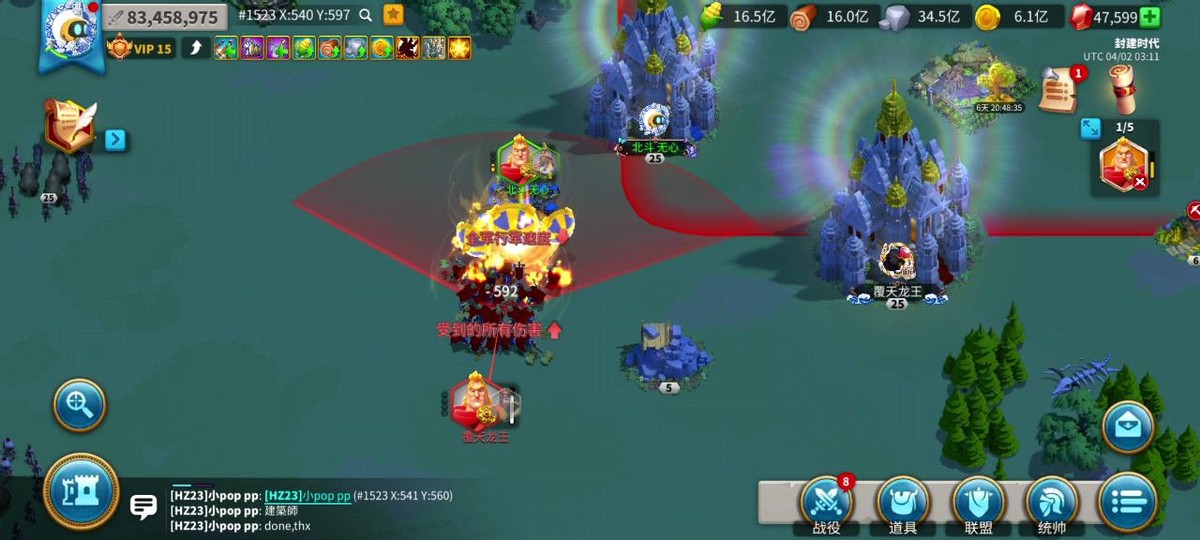
Task: Expand the army queue with blue arrows
Action: coord(1090,128)
